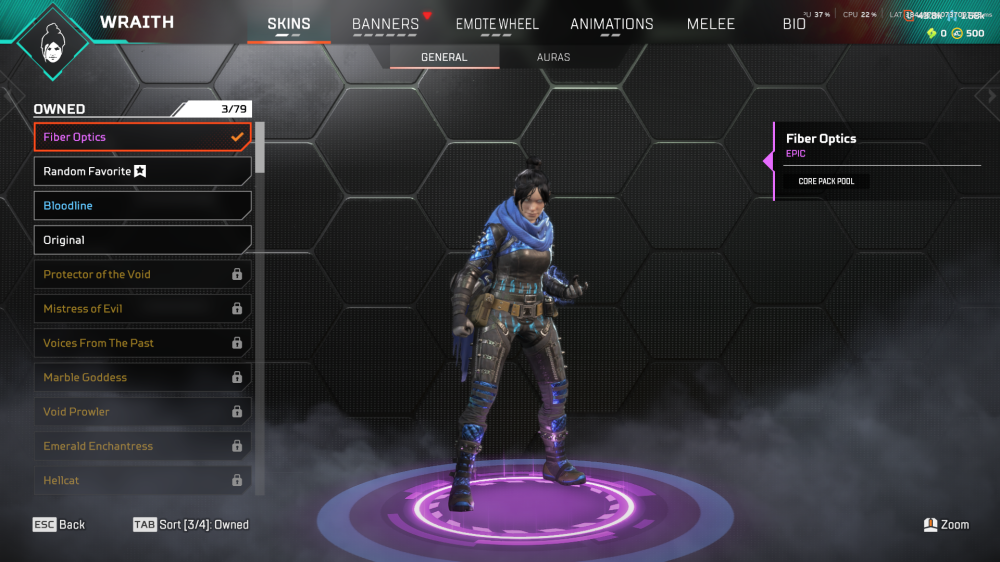
Task: Switch to the Skins tab
Action: tap(289, 24)
